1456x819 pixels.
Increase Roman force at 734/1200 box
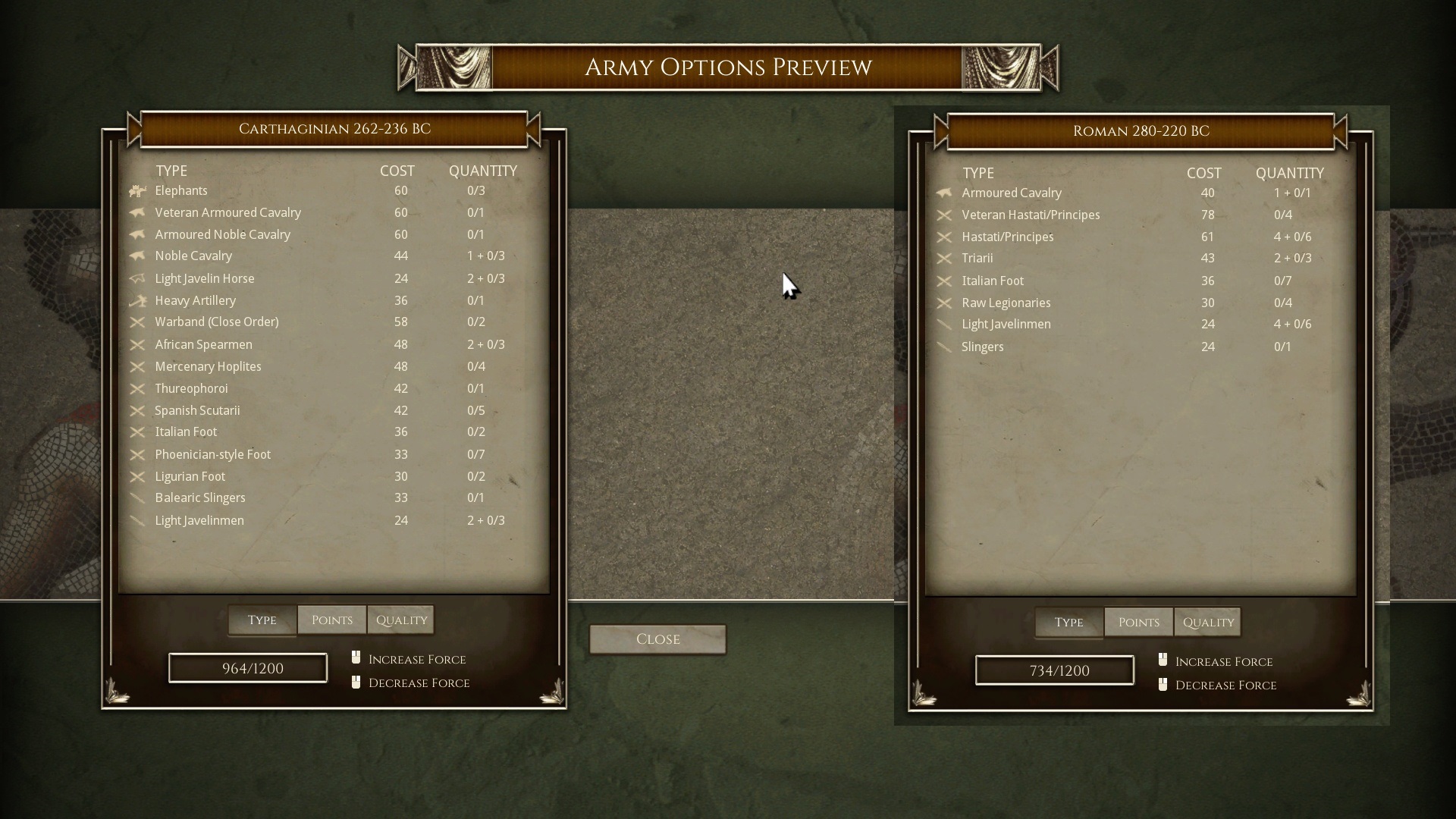(1055, 670)
